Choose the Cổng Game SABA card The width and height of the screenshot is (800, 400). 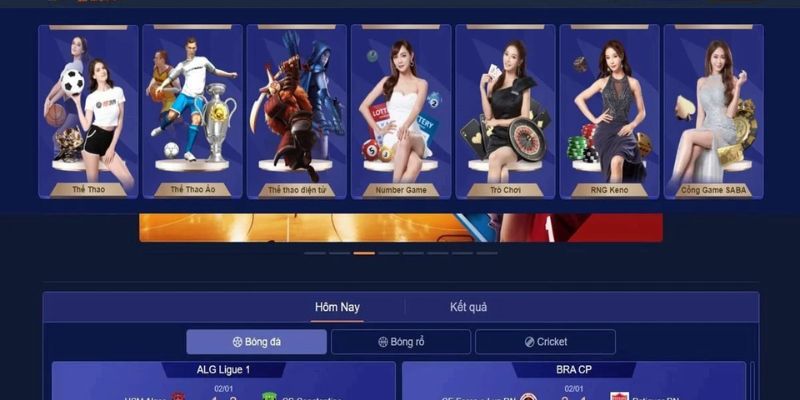click(713, 112)
